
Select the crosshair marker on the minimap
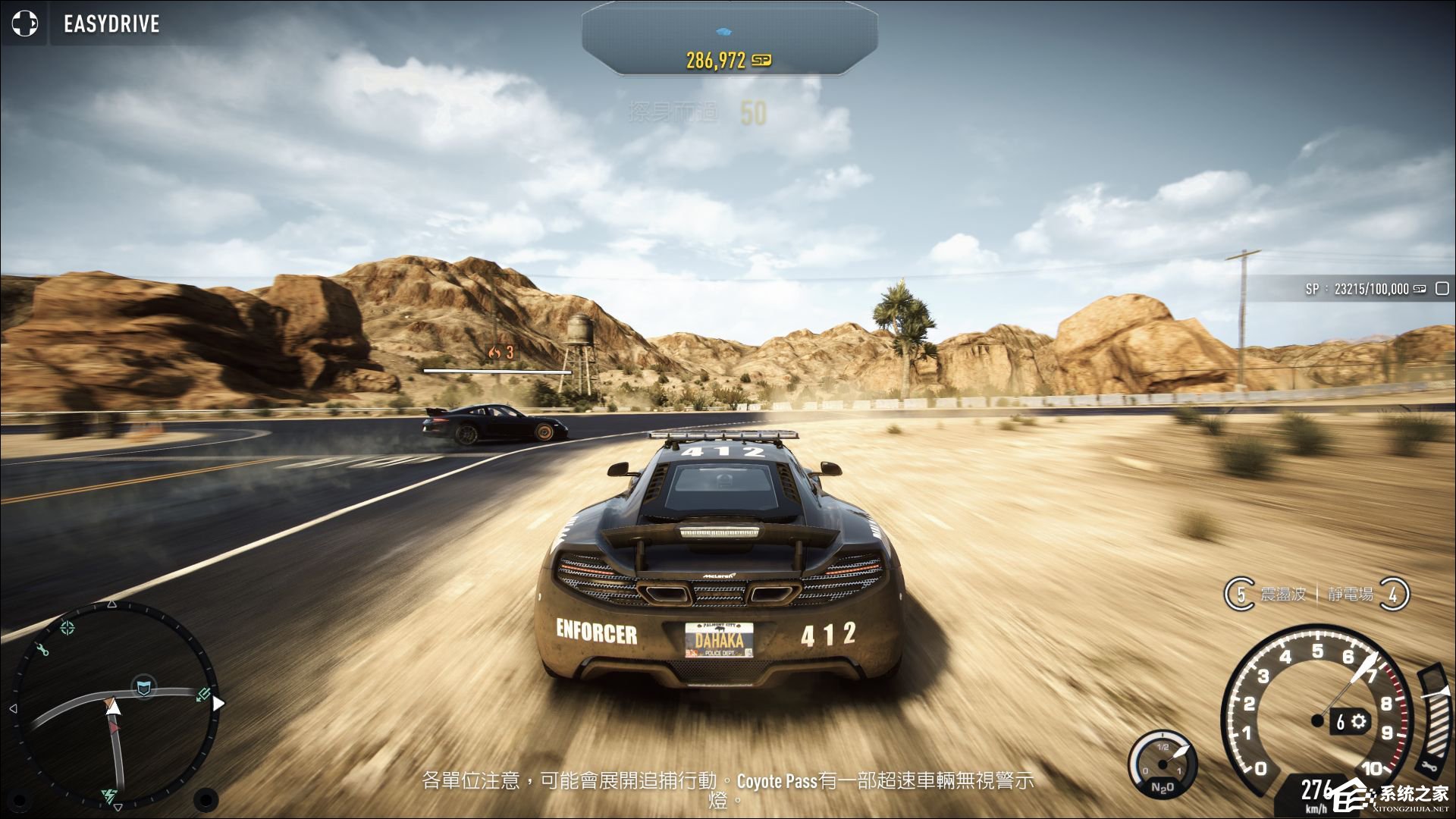coord(67,627)
